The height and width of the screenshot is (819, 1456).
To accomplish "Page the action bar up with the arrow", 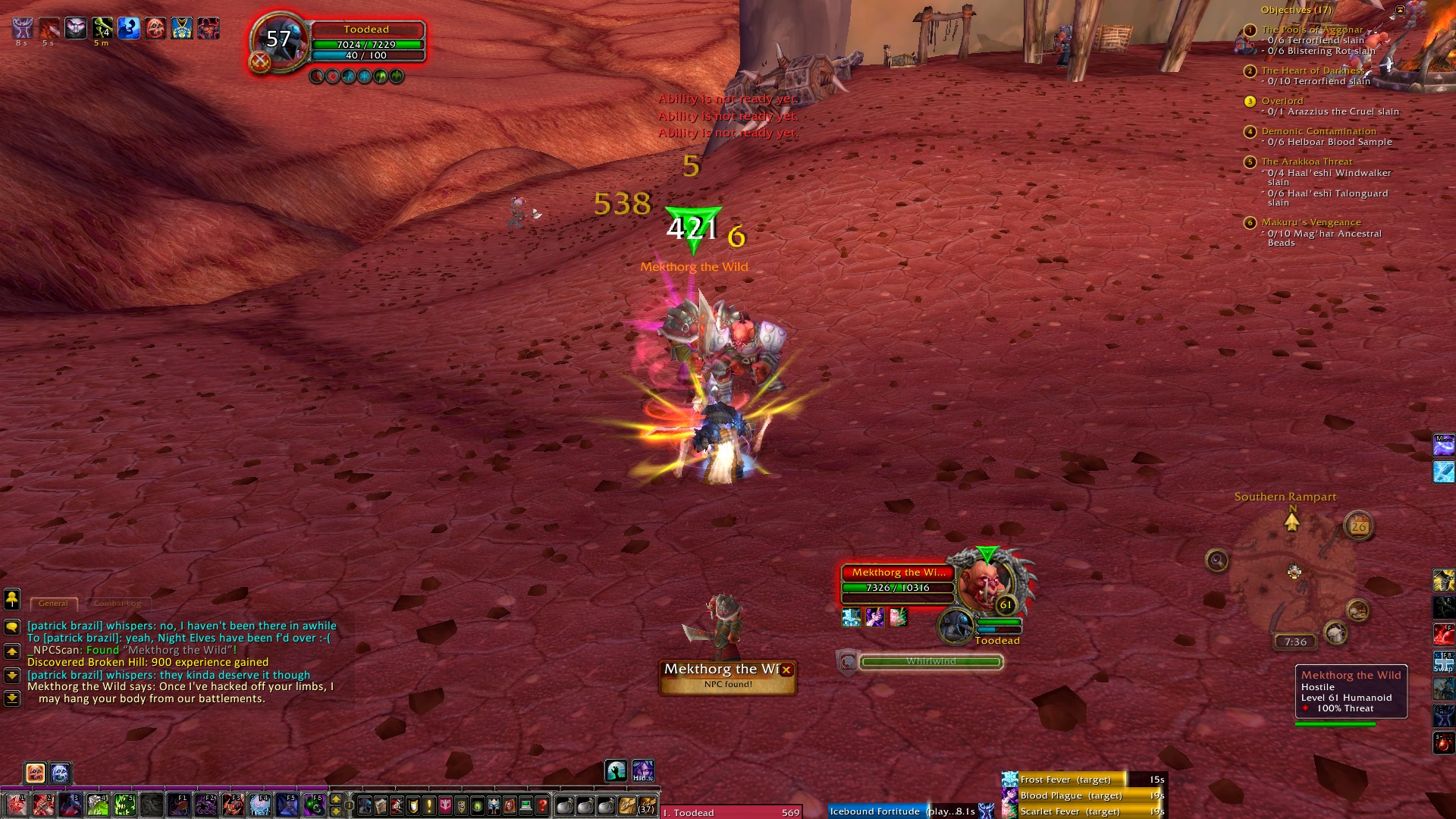I will 336,799.
